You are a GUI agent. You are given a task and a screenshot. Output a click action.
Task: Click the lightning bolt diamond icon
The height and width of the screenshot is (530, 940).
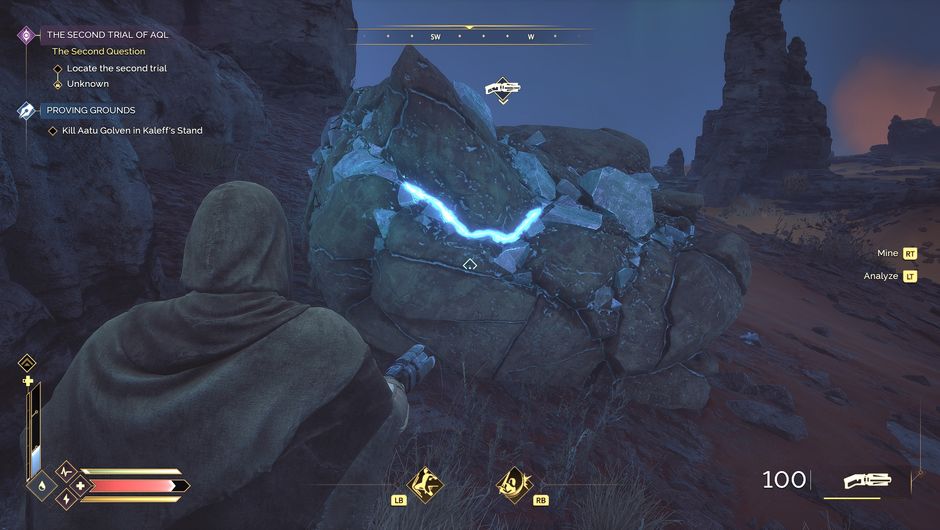[x=66, y=498]
